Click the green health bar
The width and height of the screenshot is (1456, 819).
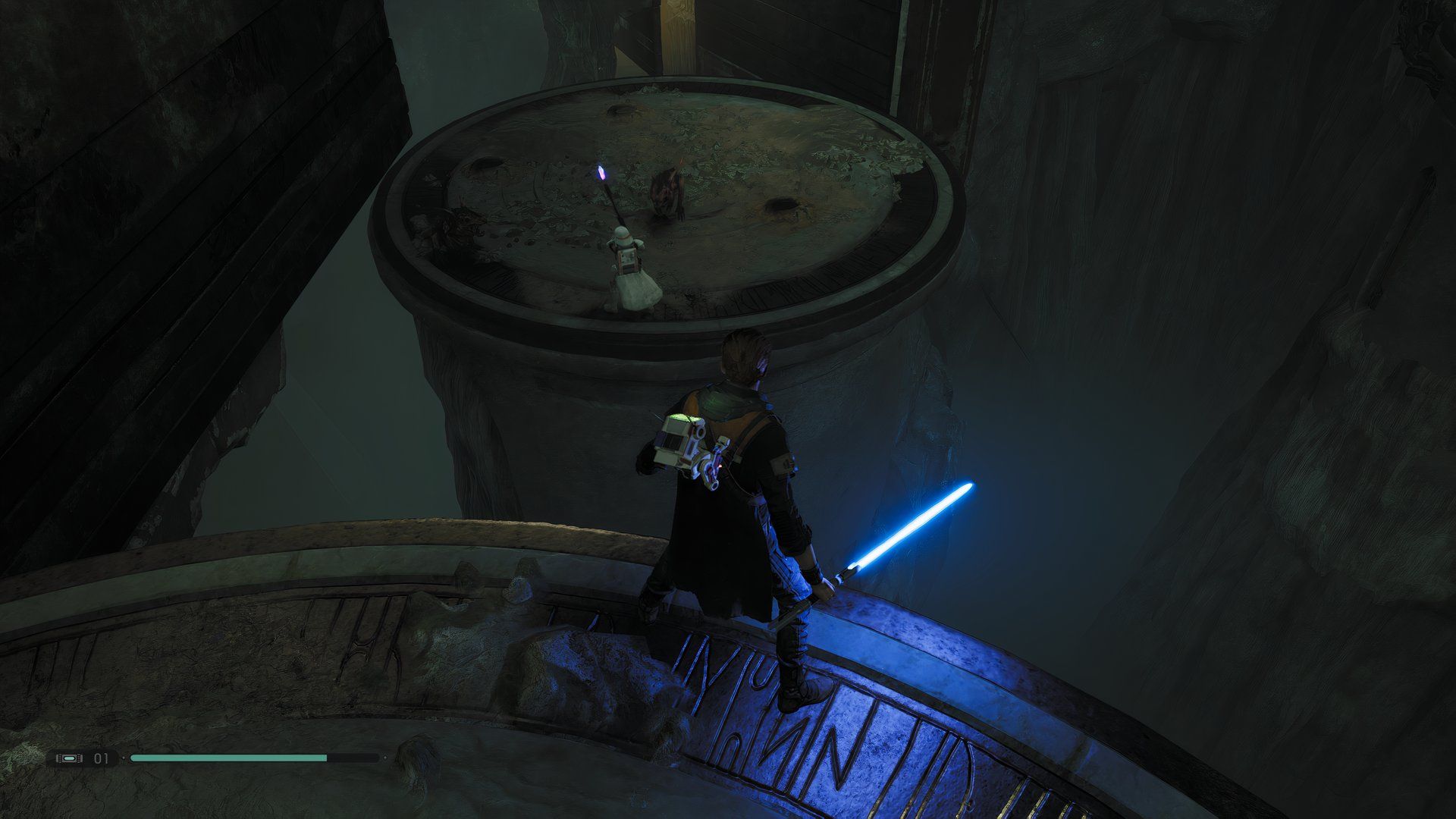tap(227, 758)
